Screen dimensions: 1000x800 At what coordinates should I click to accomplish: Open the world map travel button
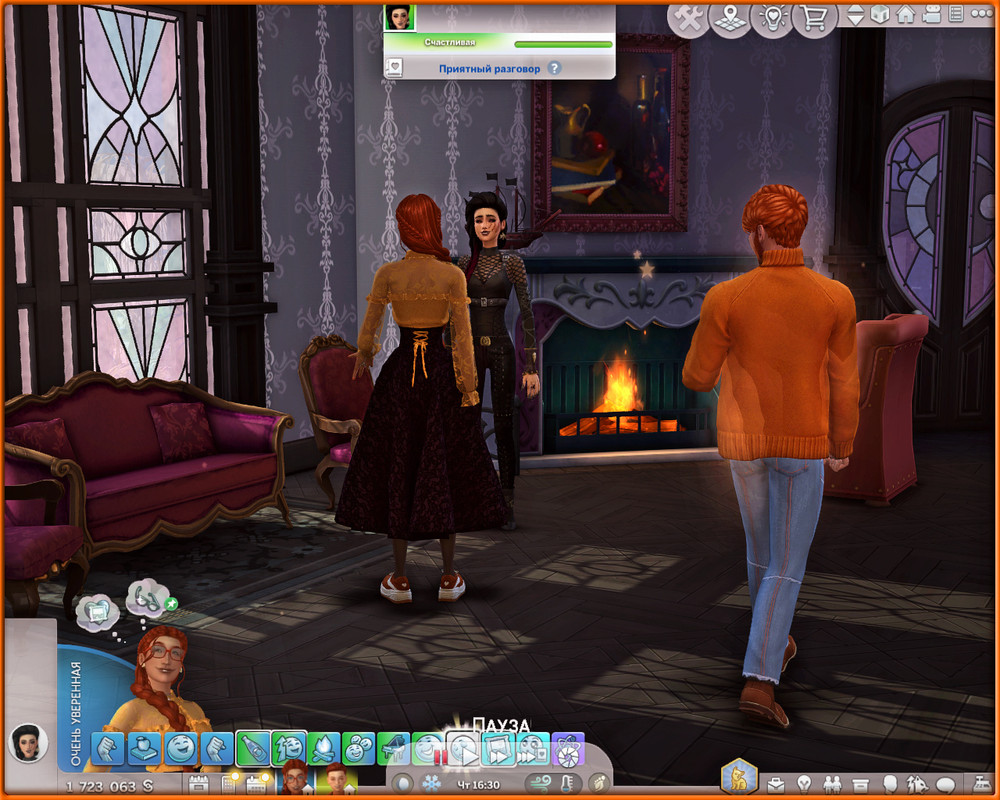(x=730, y=17)
